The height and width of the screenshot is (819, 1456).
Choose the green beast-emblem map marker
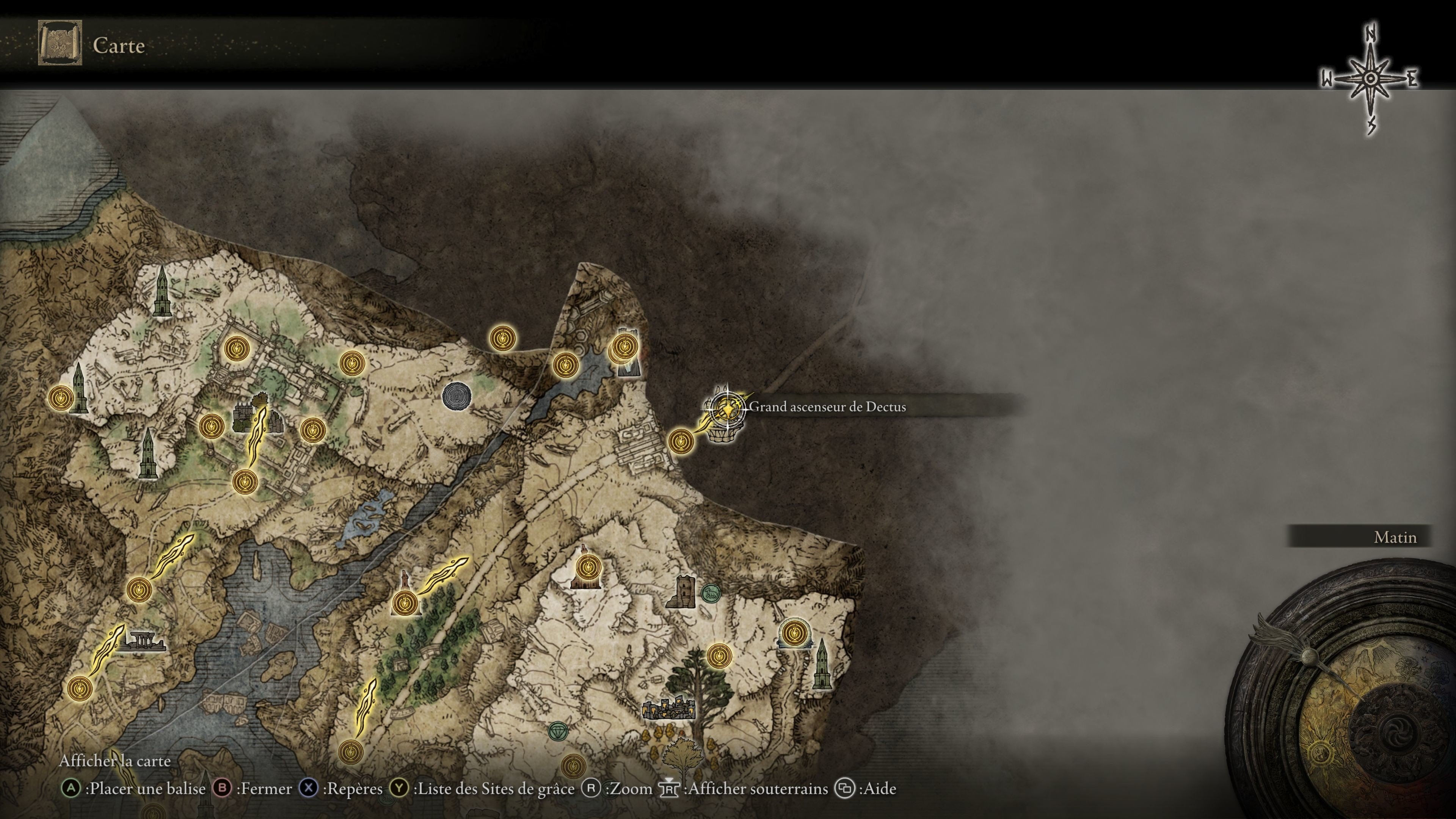pos(711,593)
